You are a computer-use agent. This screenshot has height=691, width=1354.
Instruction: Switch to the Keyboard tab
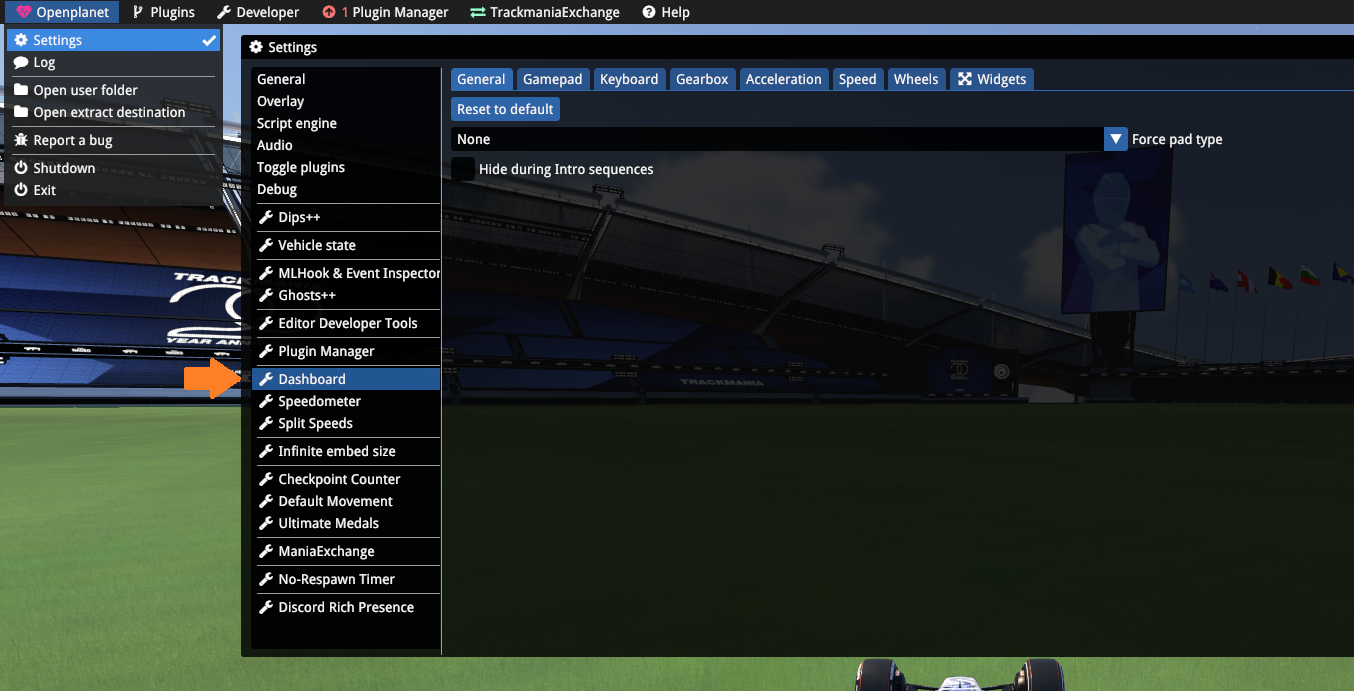click(x=629, y=79)
